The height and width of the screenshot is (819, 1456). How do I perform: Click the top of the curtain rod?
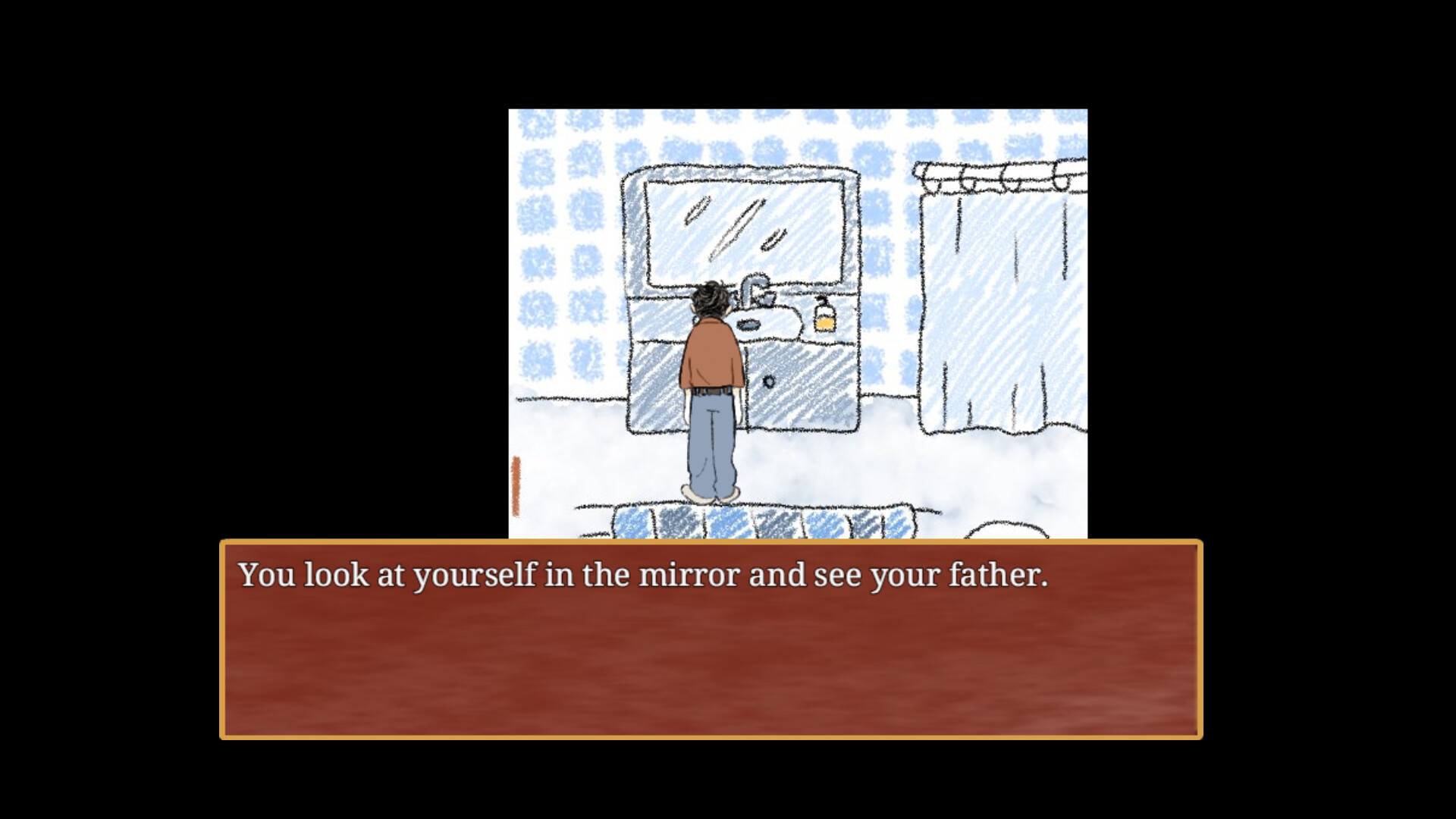point(993,165)
